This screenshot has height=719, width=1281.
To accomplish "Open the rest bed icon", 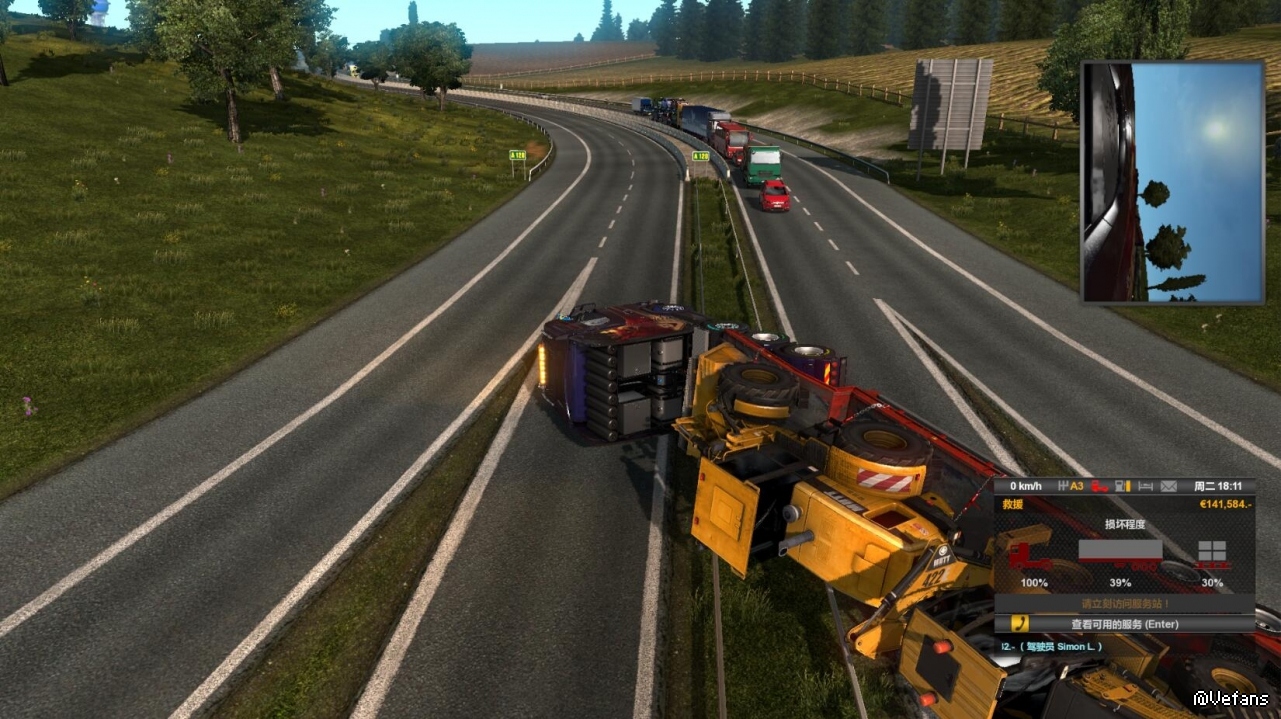I will pos(1146,486).
